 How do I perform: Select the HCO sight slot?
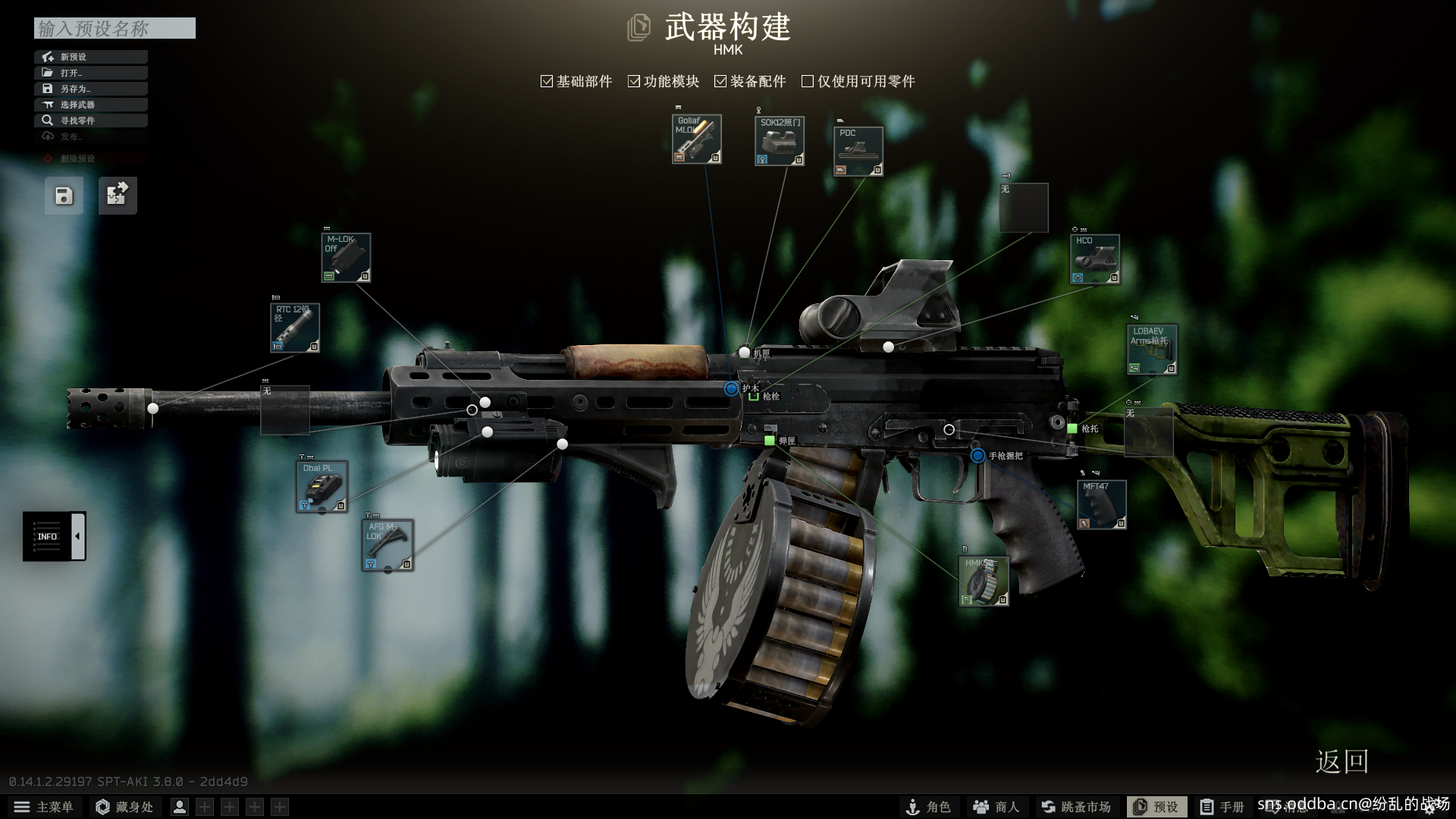point(1094,259)
